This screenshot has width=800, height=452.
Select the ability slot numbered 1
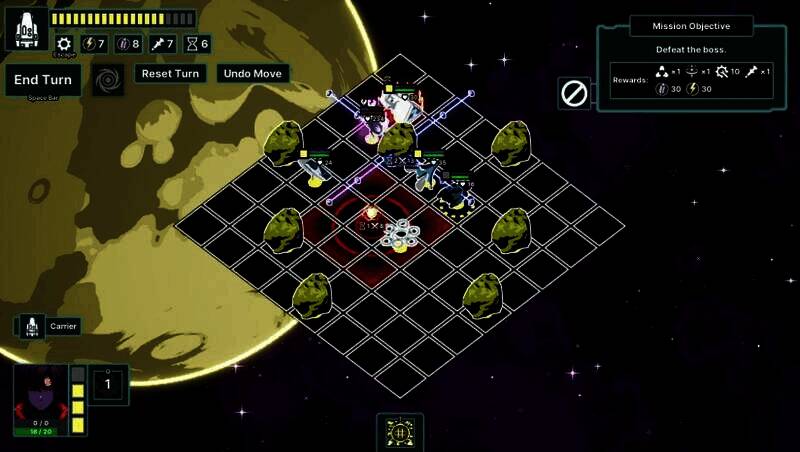pyautogui.click(x=110, y=383)
